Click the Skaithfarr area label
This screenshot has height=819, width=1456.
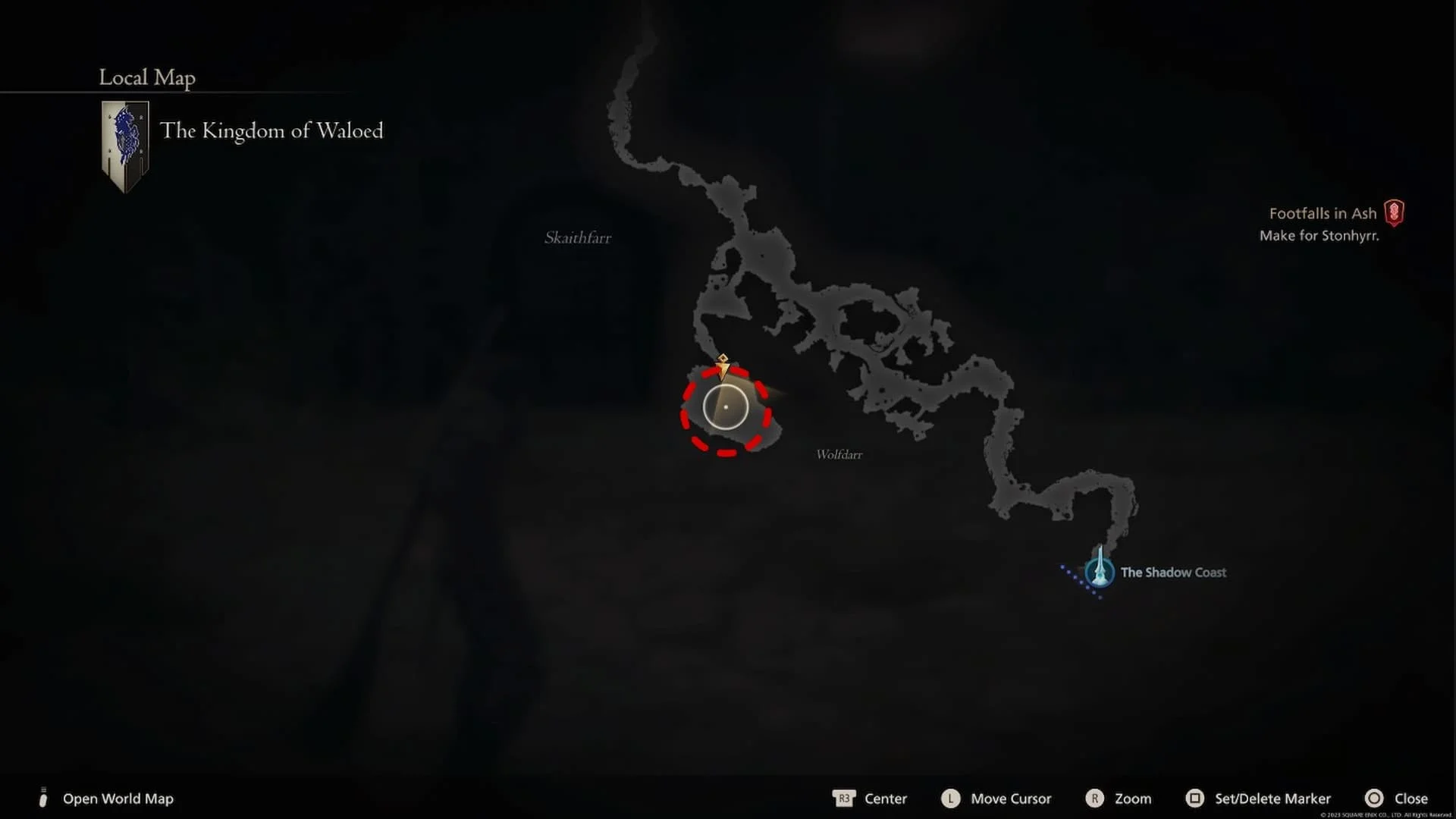[x=577, y=237]
